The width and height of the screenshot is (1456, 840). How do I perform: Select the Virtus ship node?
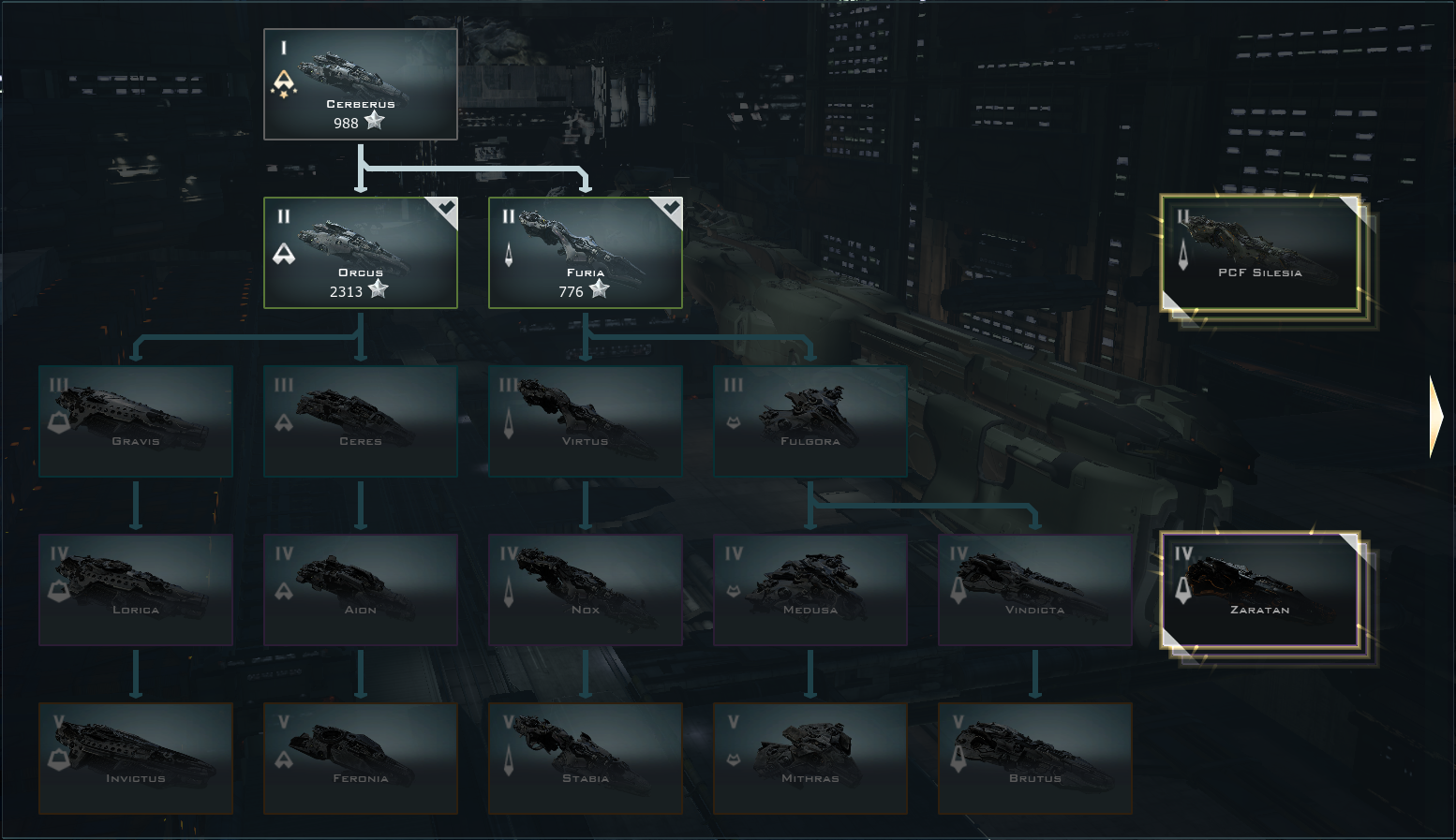[586, 421]
